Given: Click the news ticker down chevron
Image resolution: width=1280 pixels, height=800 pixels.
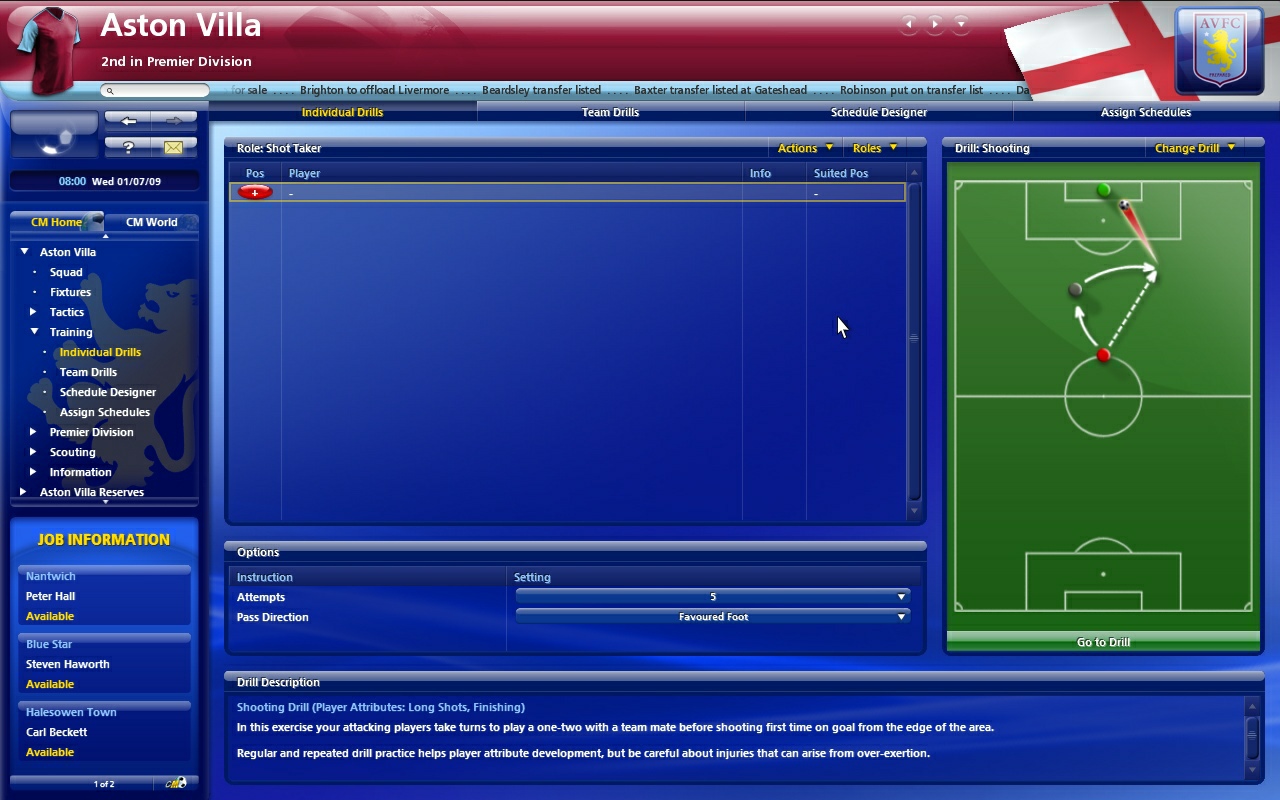Looking at the screenshot, I should 961,23.
